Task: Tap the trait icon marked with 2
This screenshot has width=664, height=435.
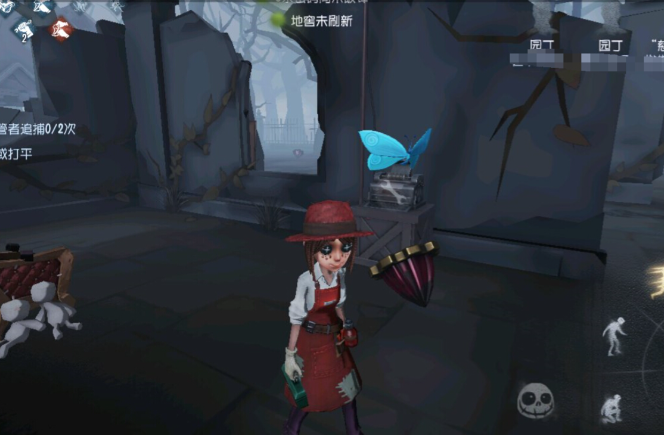Action: [x=24, y=30]
